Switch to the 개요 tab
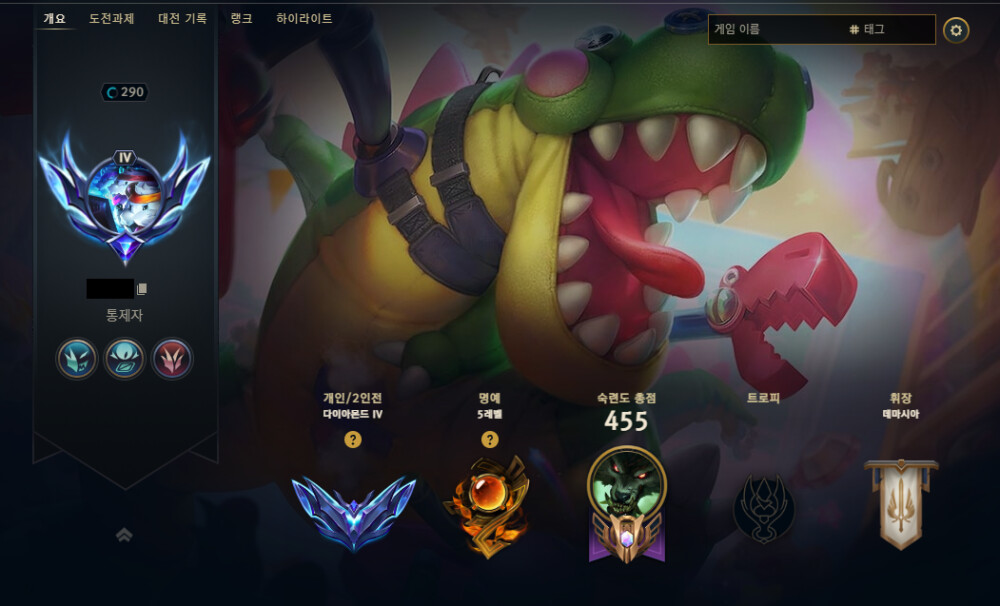The image size is (1000, 606). 54,18
